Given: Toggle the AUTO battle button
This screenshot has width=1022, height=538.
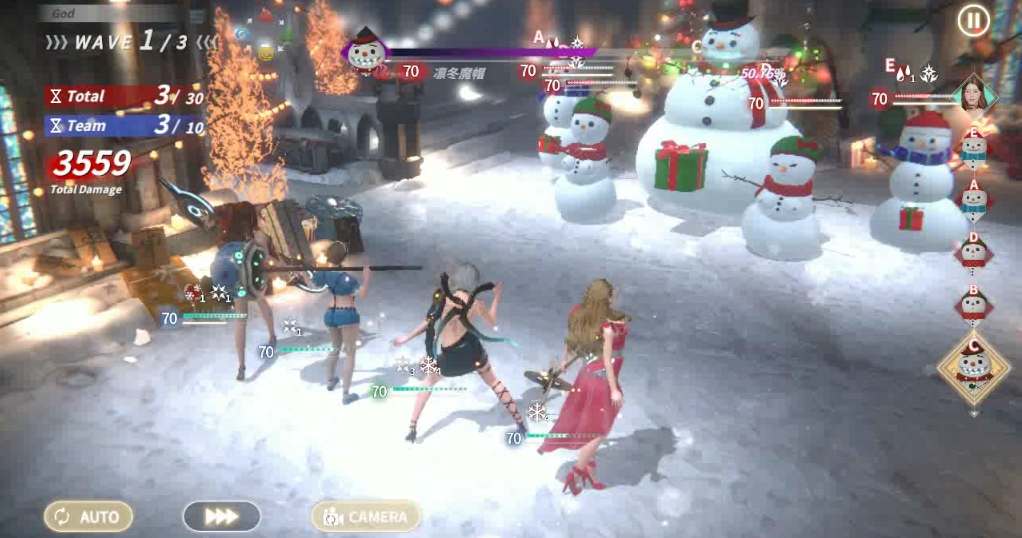Looking at the screenshot, I should click(88, 516).
